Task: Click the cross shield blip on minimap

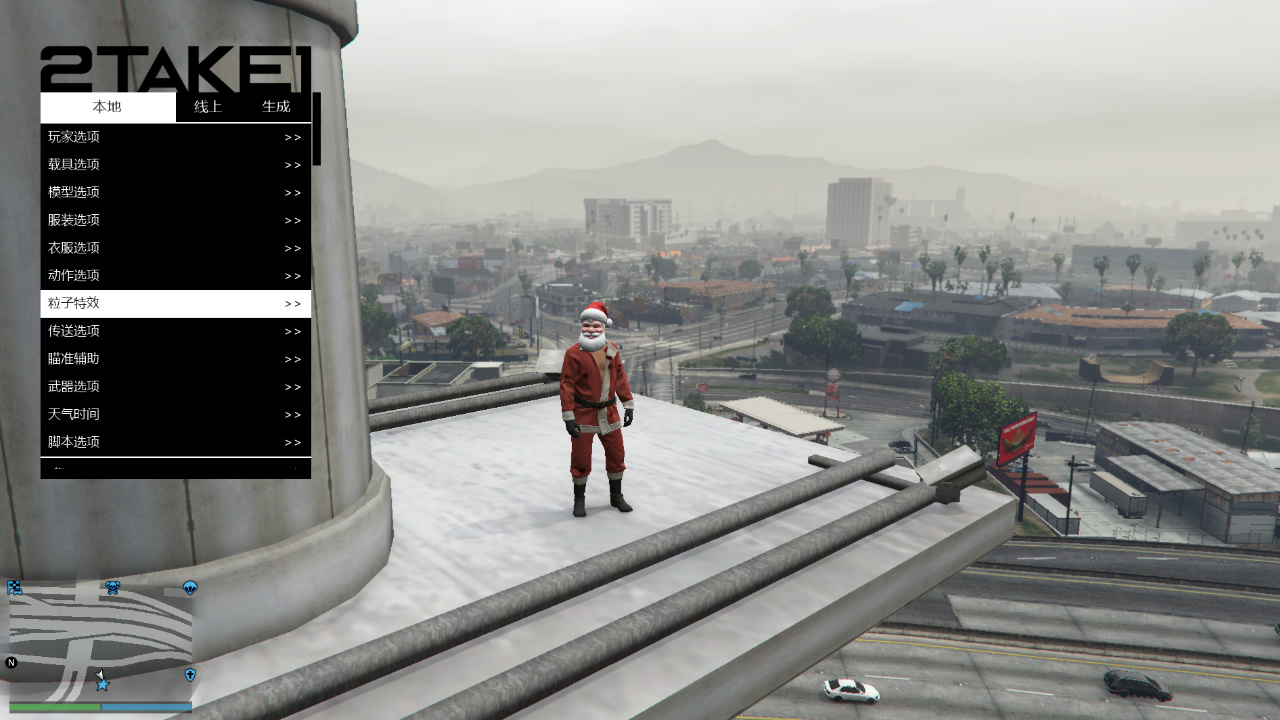Action: pos(190,673)
